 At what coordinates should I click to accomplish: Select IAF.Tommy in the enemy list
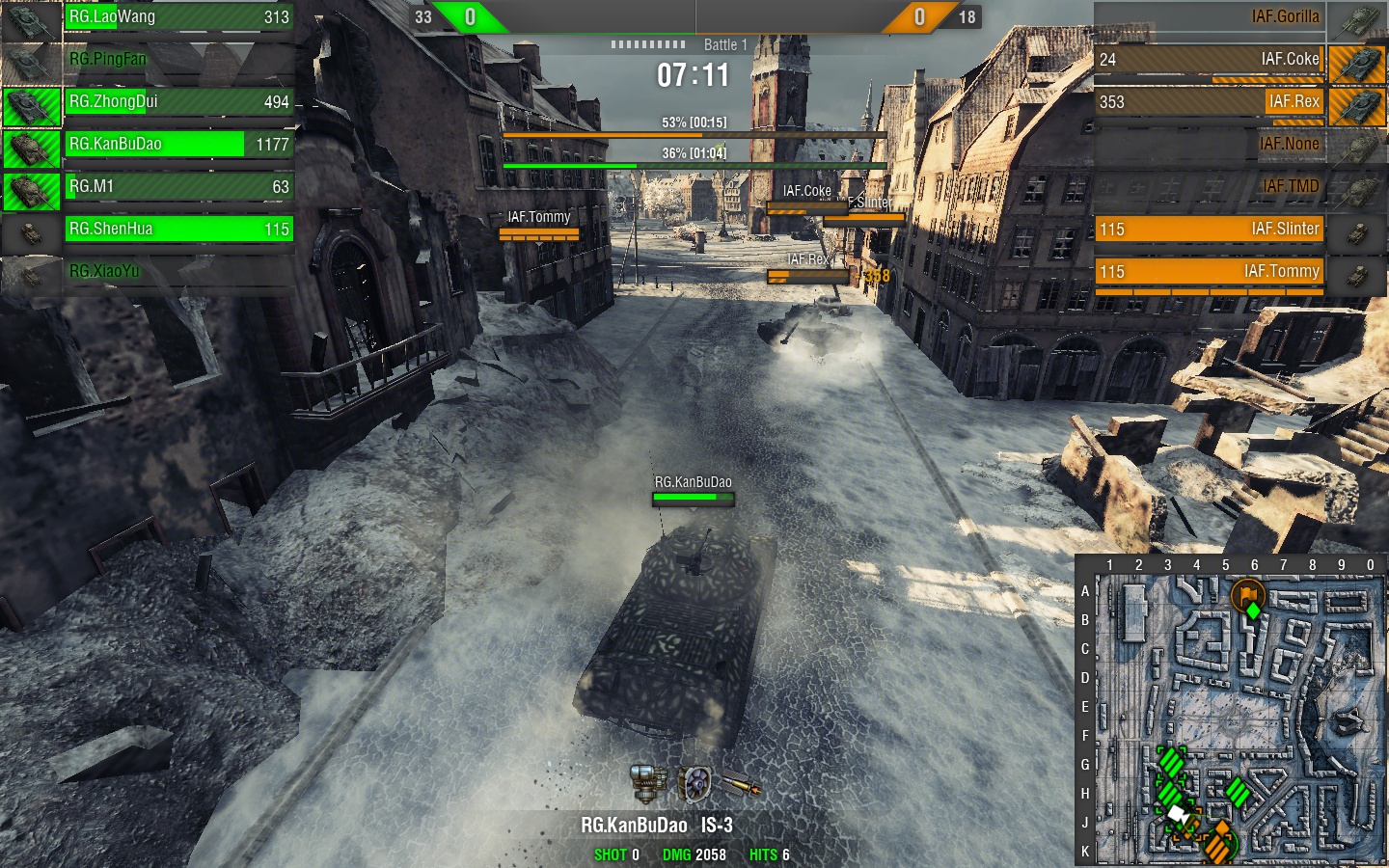[1210, 272]
